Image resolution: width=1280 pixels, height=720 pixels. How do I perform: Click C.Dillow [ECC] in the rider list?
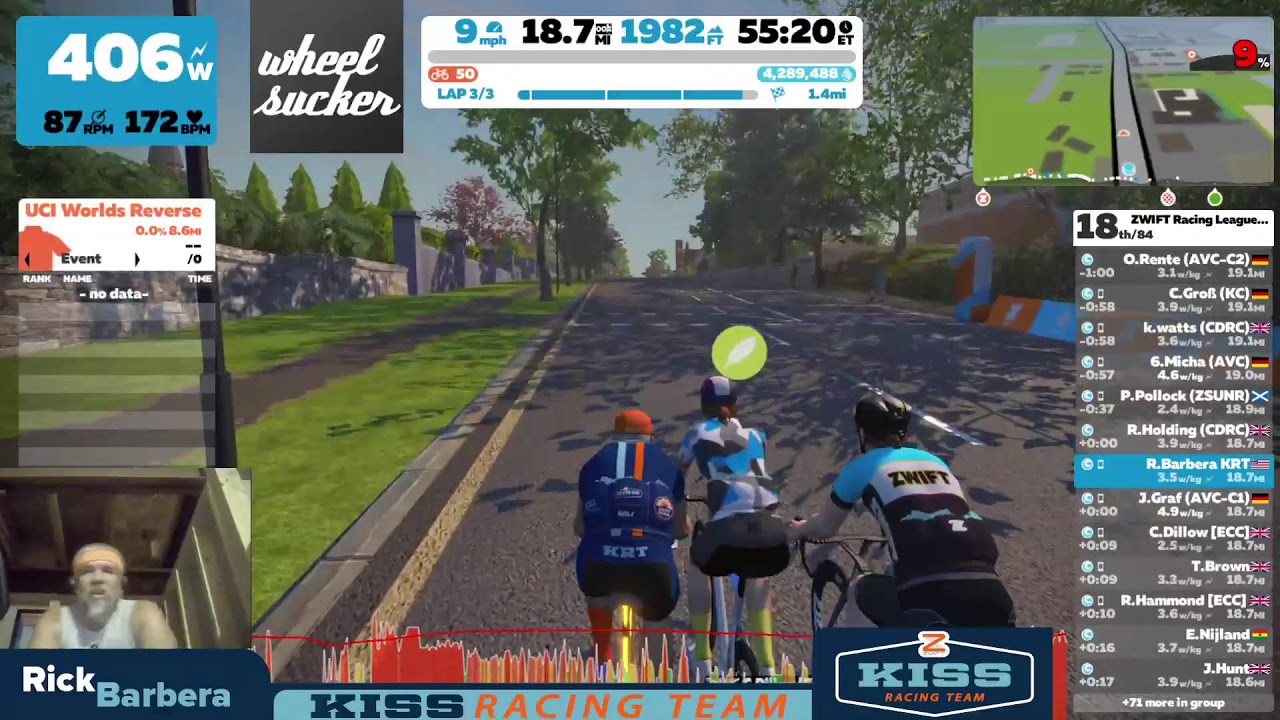(x=1172, y=537)
